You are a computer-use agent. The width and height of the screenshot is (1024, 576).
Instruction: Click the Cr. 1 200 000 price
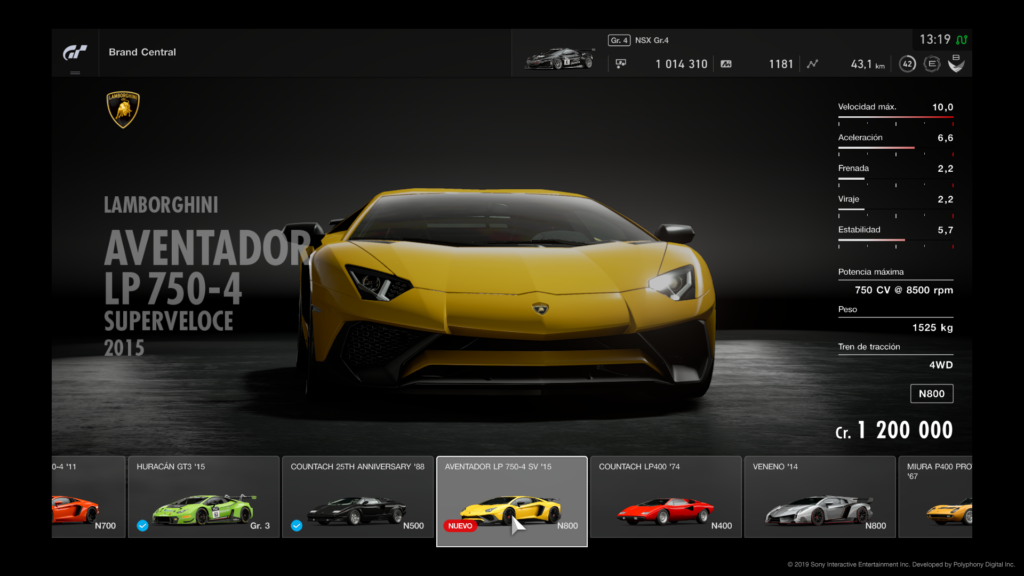894,431
